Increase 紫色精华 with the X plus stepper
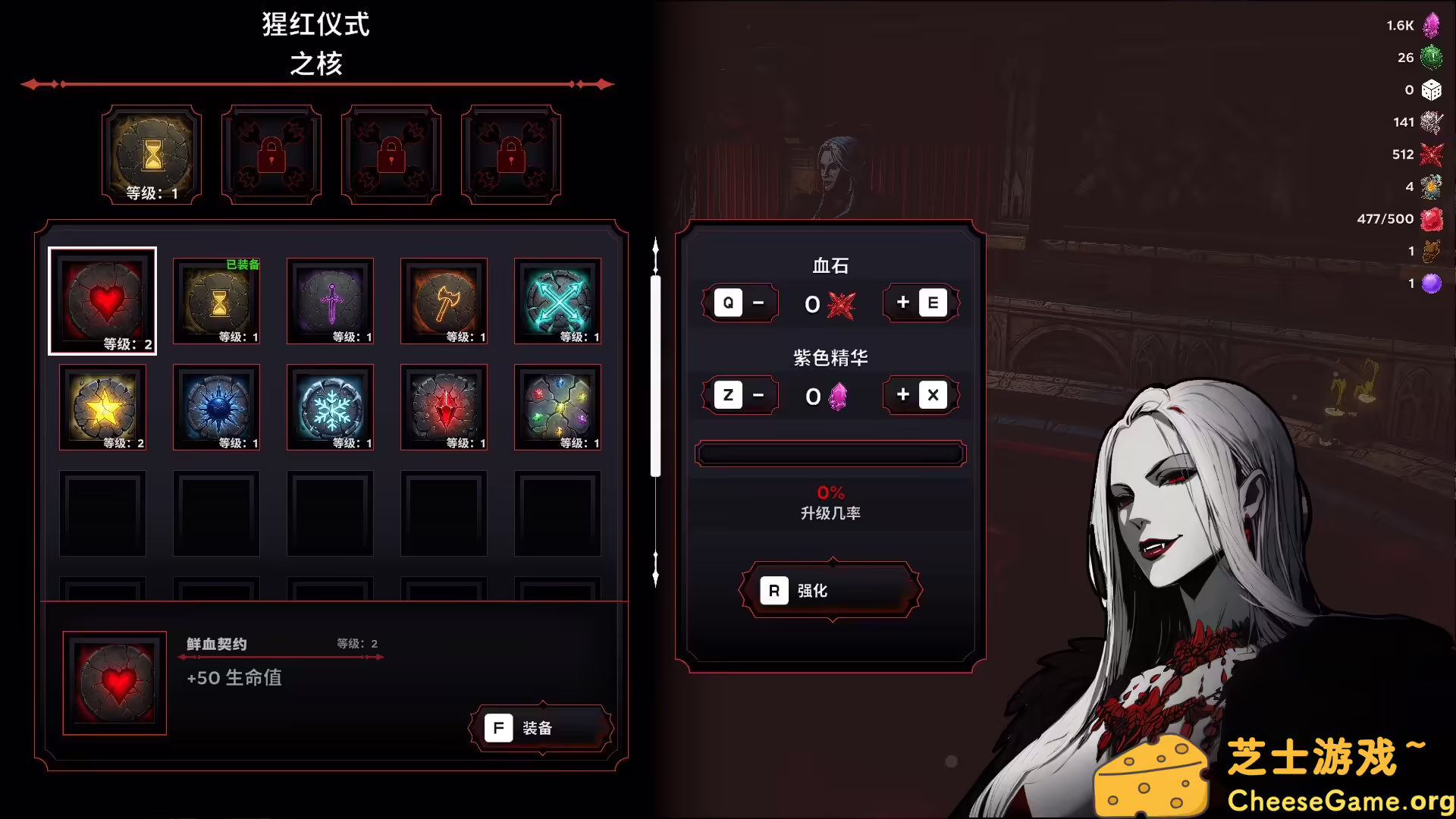The image size is (1456, 819). click(x=921, y=395)
